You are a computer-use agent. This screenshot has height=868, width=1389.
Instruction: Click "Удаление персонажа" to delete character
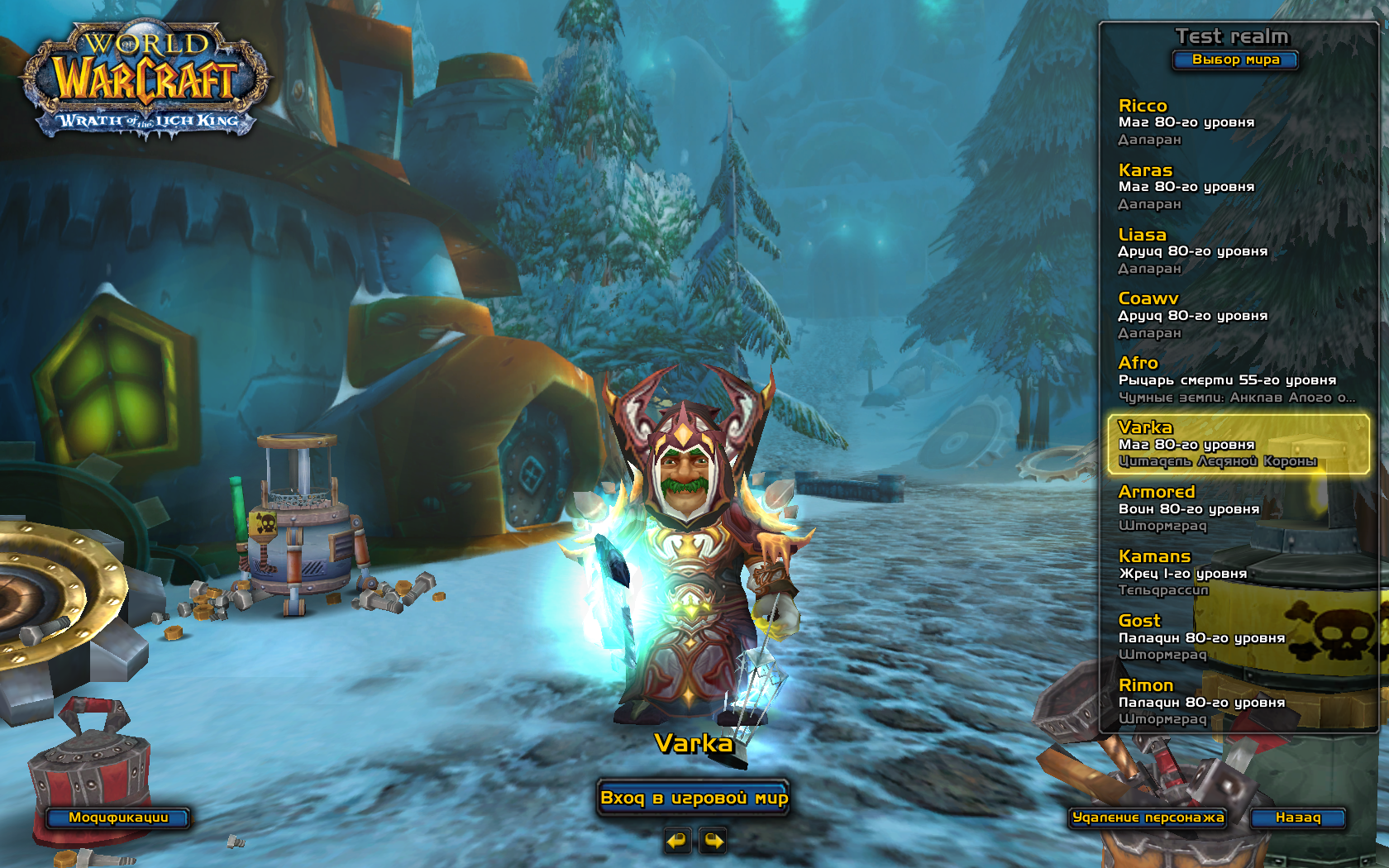click(x=1148, y=818)
